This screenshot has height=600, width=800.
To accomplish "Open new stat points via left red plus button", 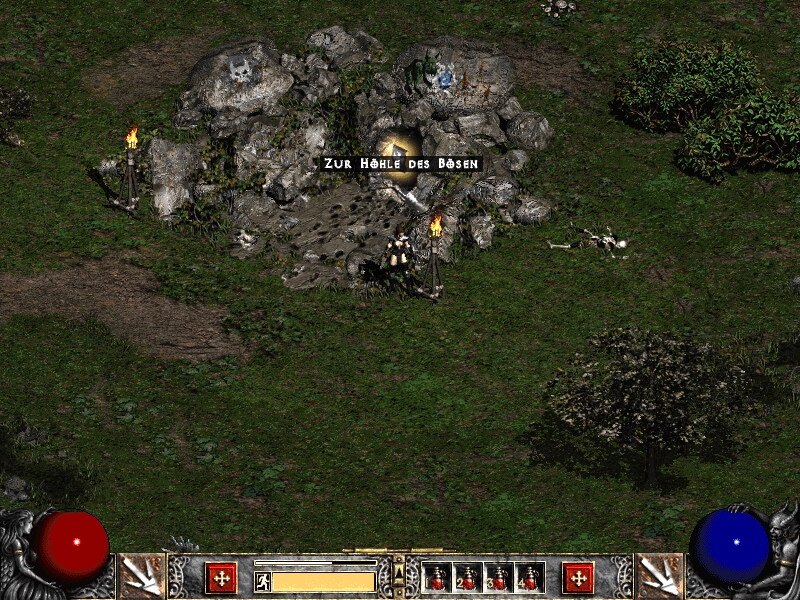I will 221,577.
